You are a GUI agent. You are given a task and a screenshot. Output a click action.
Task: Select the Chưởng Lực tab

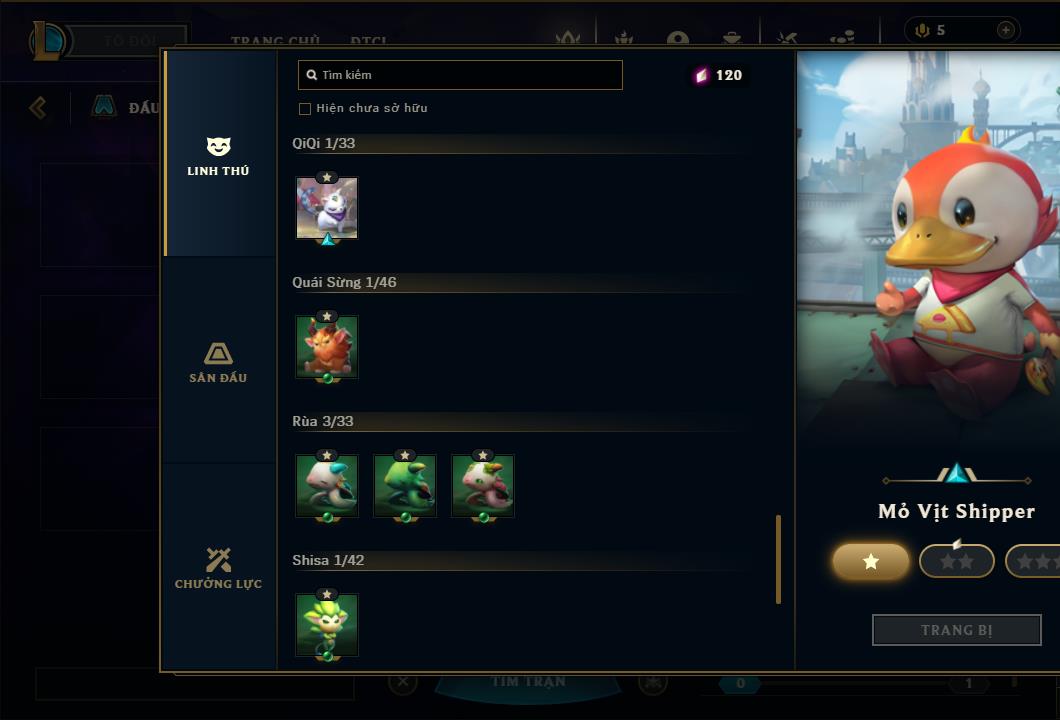click(x=218, y=568)
